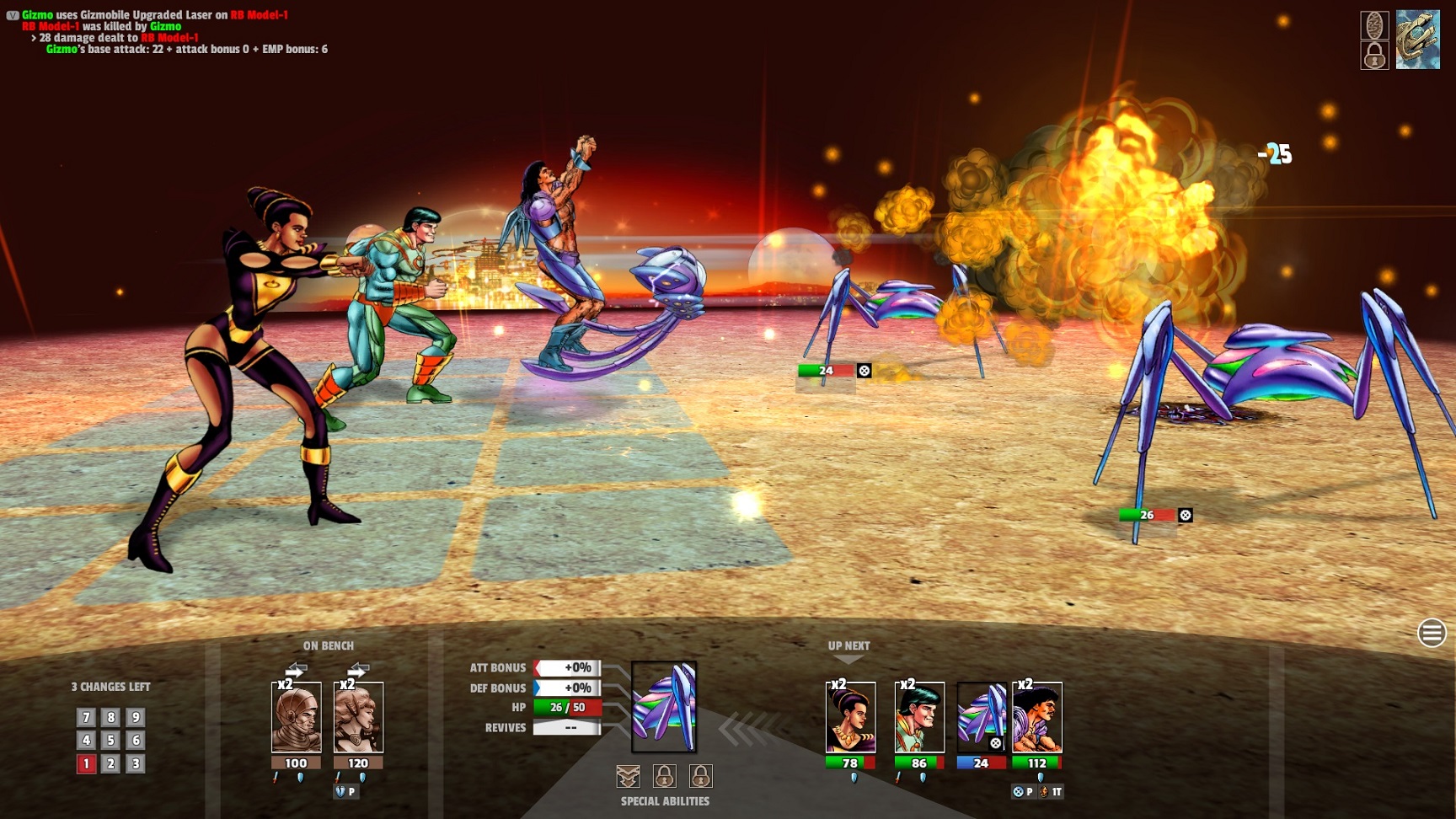Select up-next green-suited hero with 86 HP
1456x819 pixels.
click(x=919, y=718)
